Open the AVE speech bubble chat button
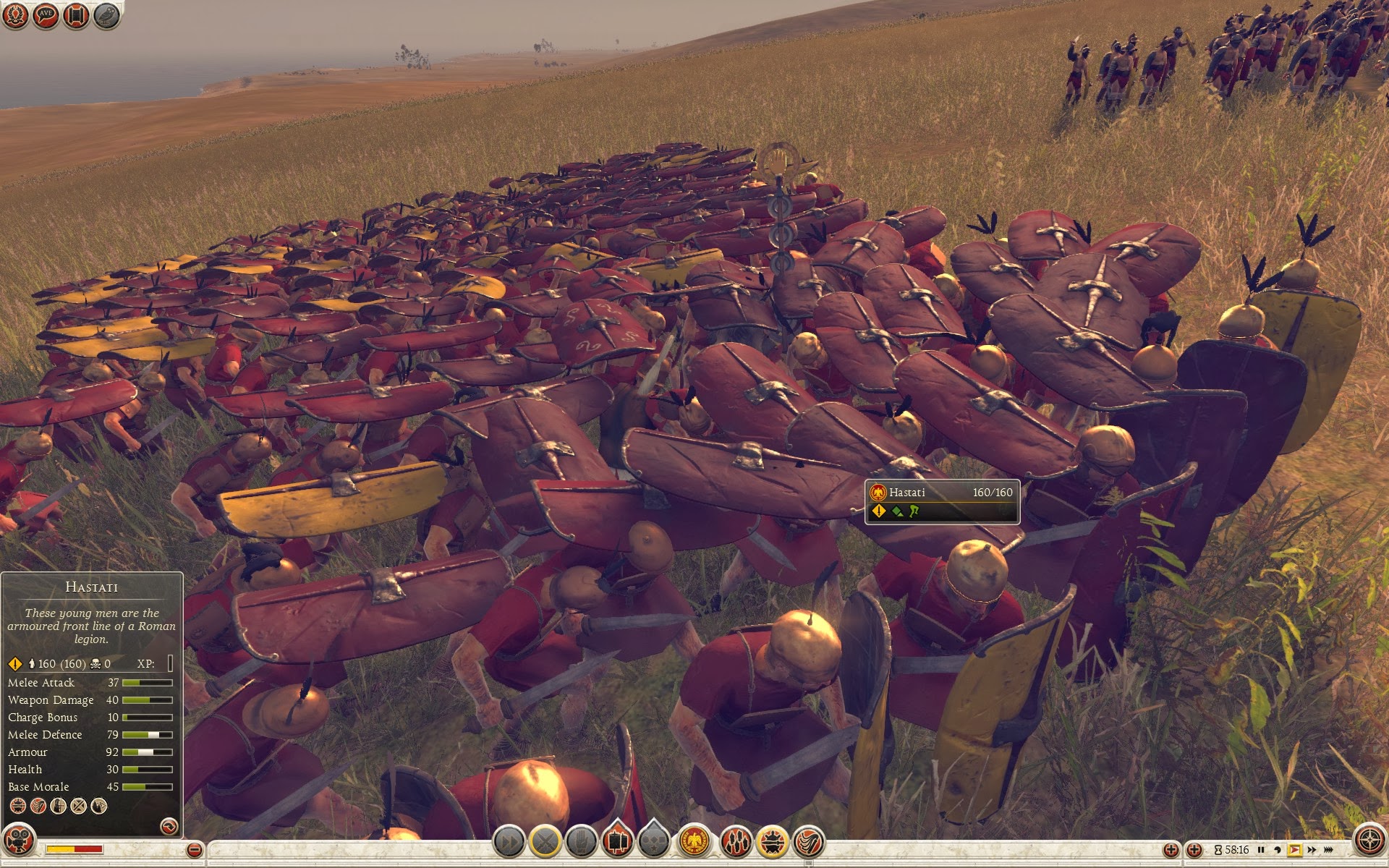 point(46,15)
